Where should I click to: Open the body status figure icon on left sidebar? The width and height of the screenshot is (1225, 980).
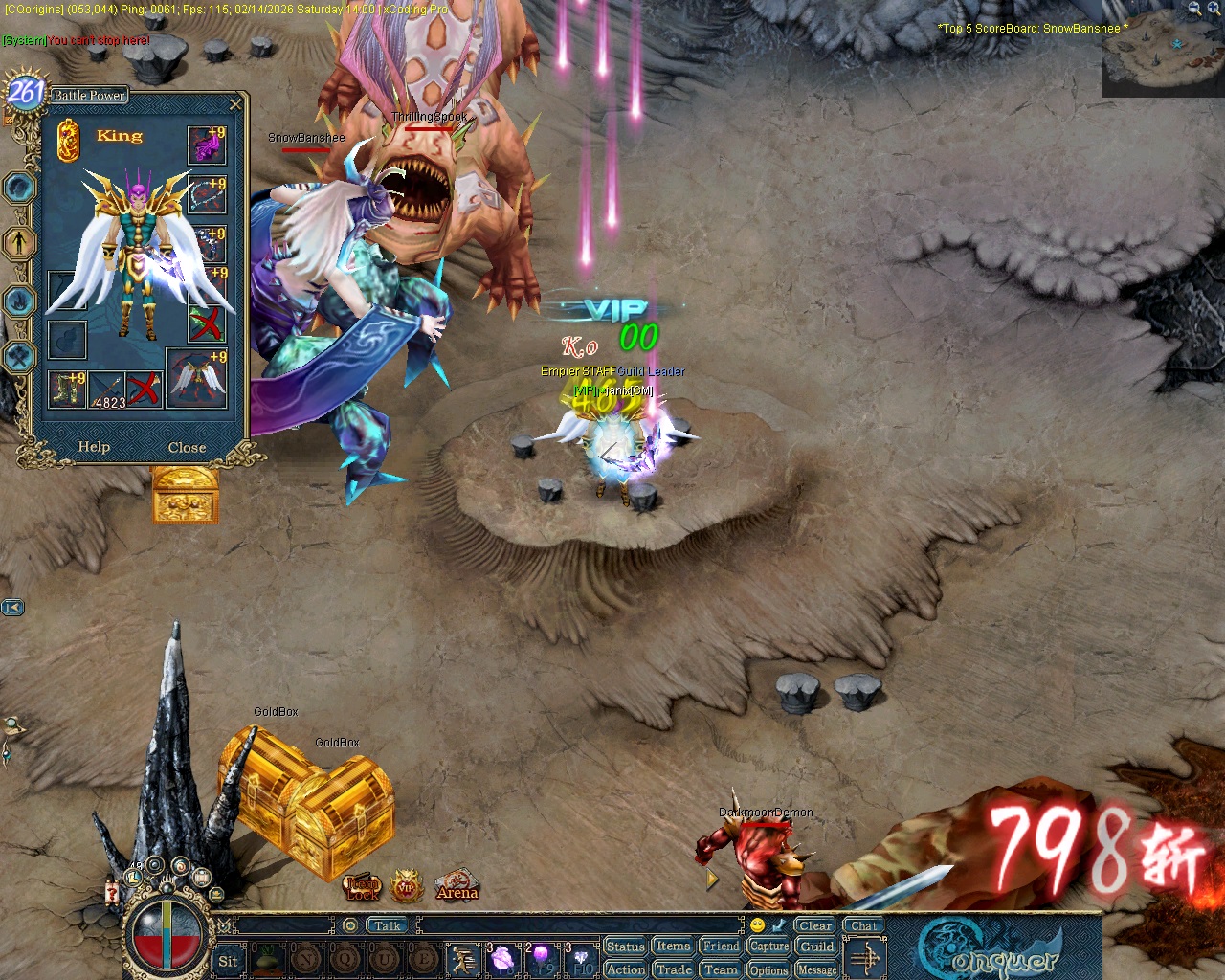[x=19, y=241]
